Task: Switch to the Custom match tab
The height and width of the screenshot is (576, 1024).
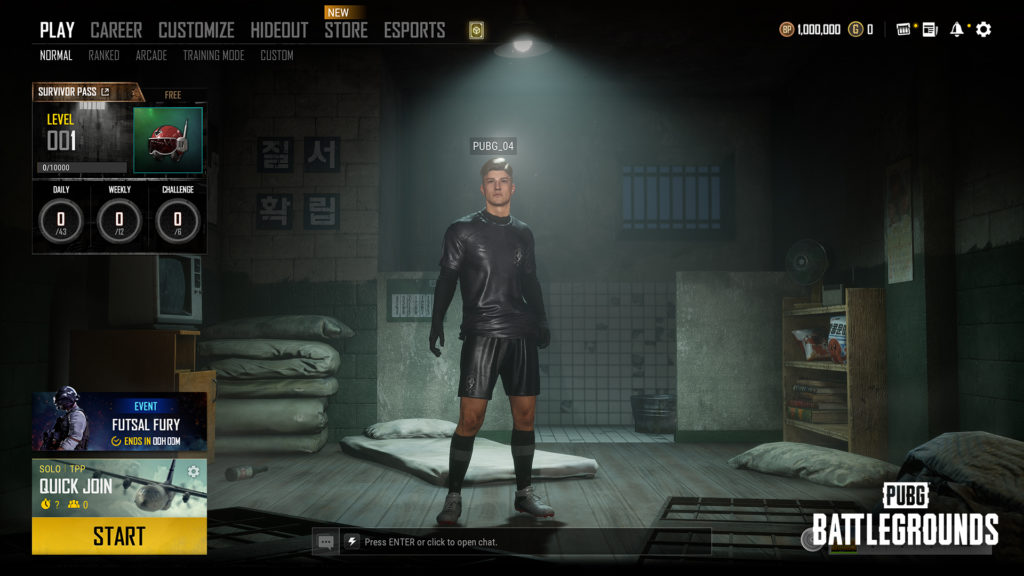Action: coord(277,56)
